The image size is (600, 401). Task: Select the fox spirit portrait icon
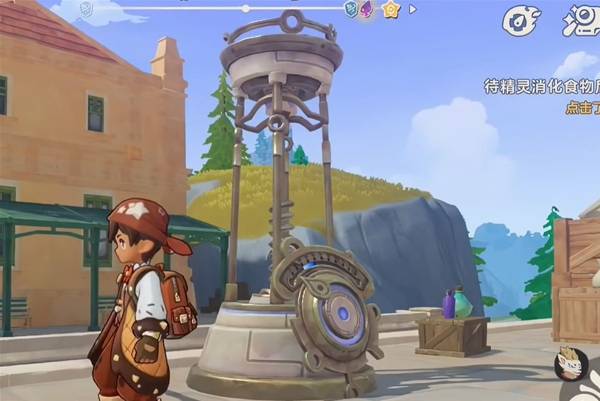point(572,362)
